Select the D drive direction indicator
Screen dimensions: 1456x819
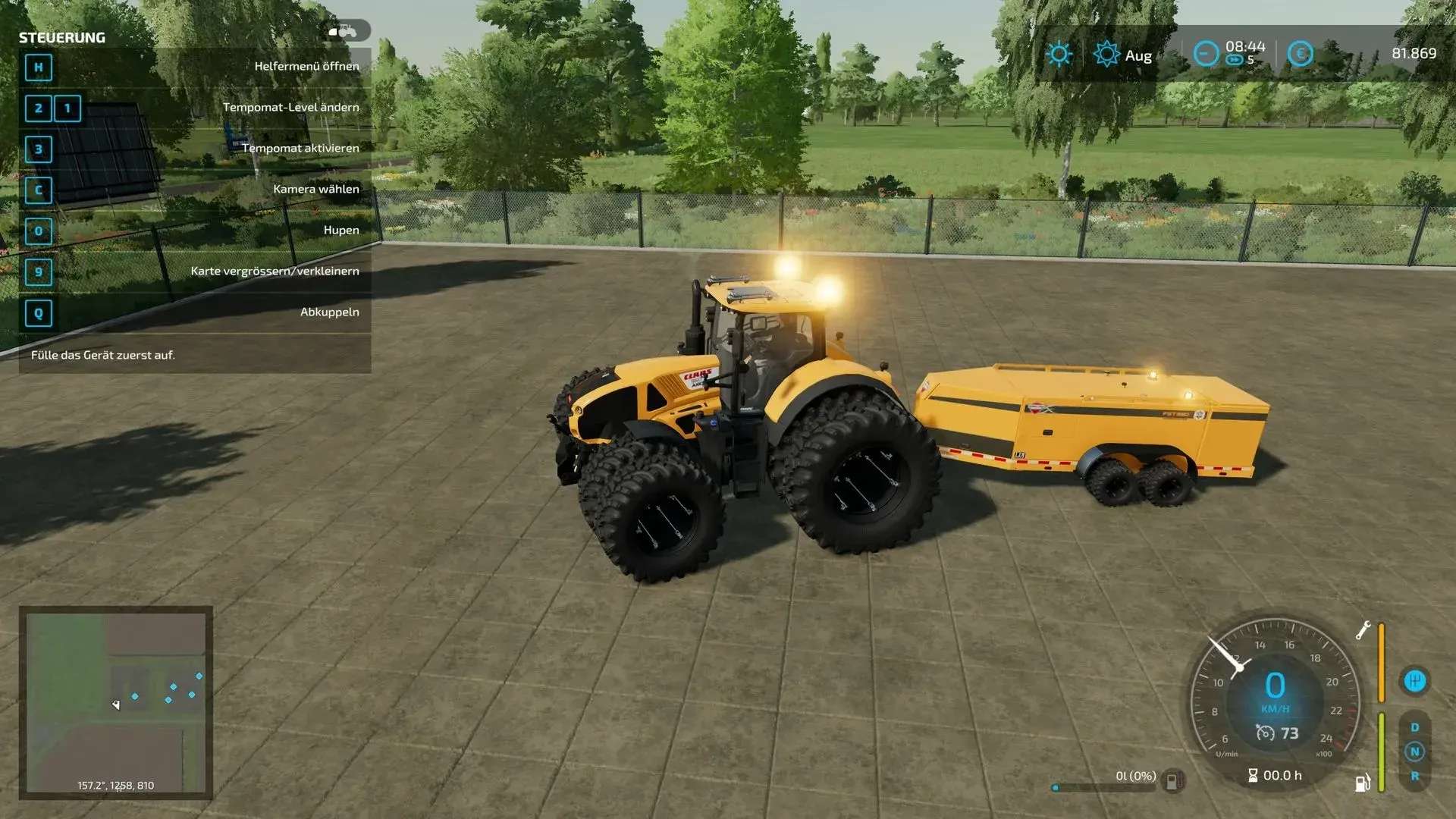1414,727
